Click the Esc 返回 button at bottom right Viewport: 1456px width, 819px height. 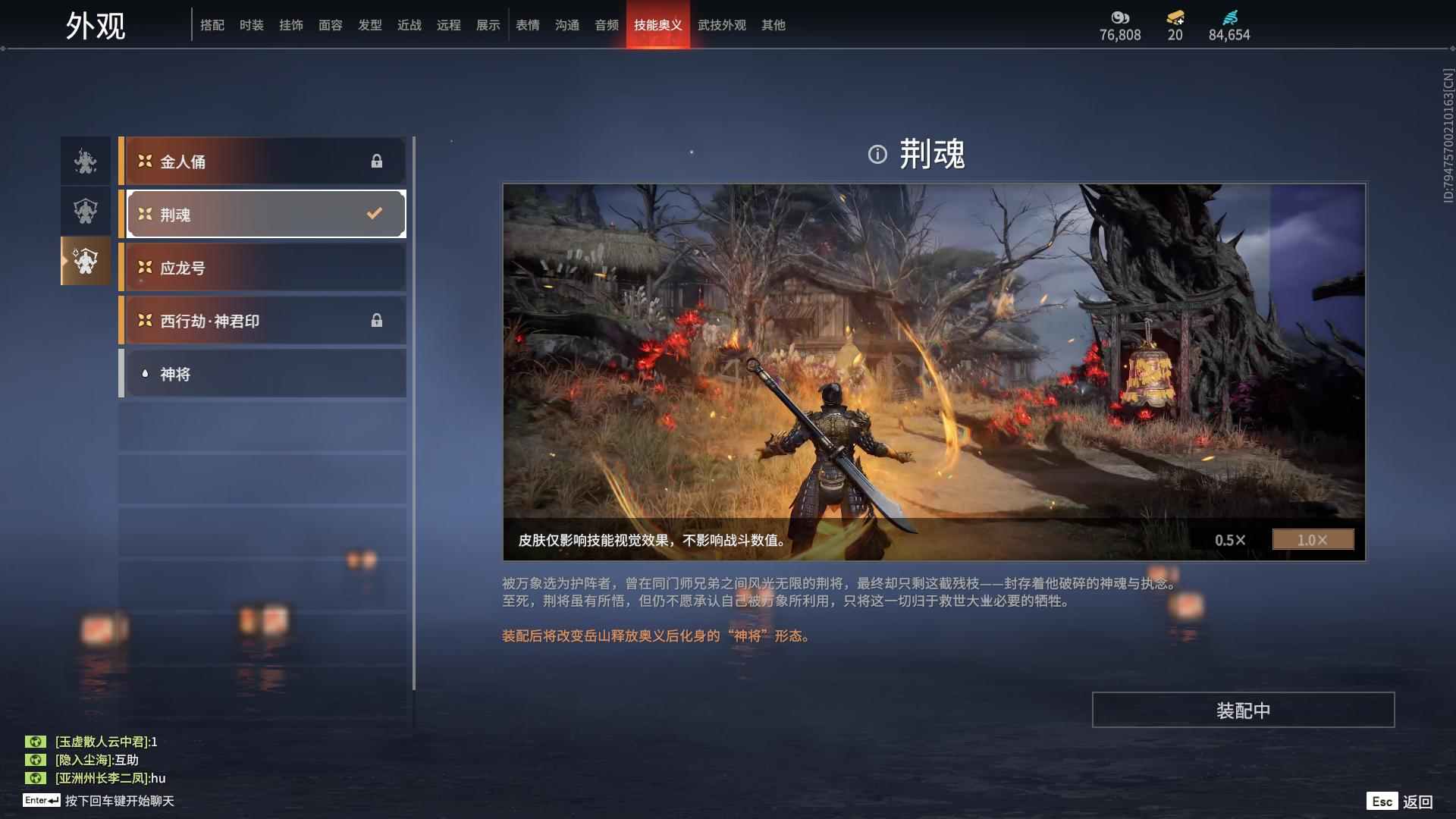point(1404,800)
